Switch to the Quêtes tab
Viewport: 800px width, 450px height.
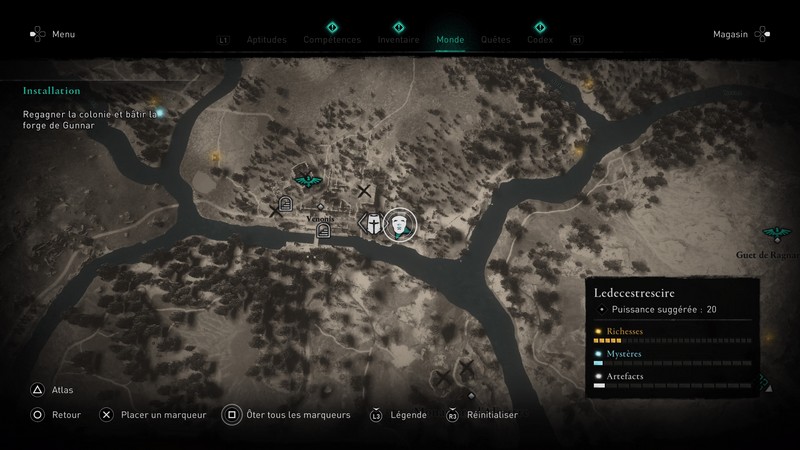[495, 40]
